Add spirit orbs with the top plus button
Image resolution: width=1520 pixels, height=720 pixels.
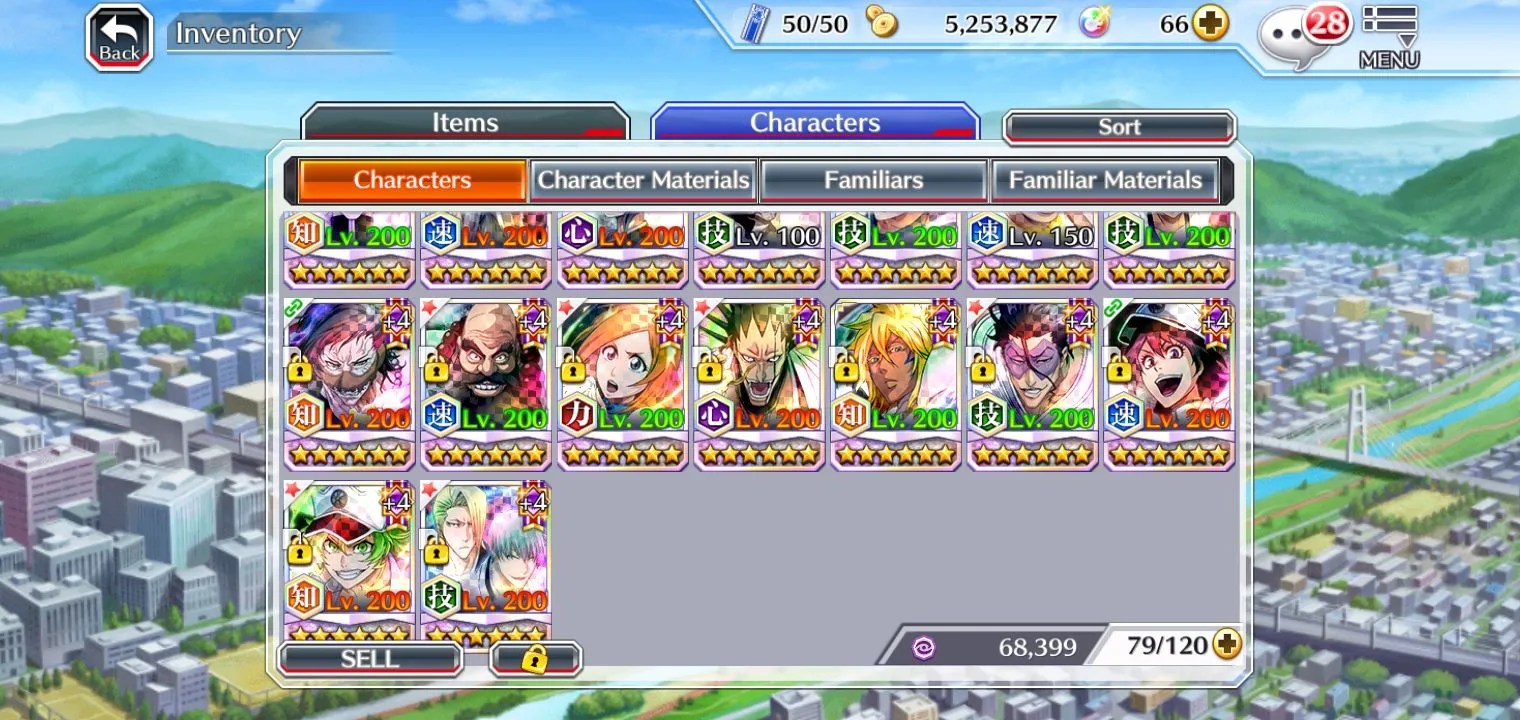[x=1210, y=24]
